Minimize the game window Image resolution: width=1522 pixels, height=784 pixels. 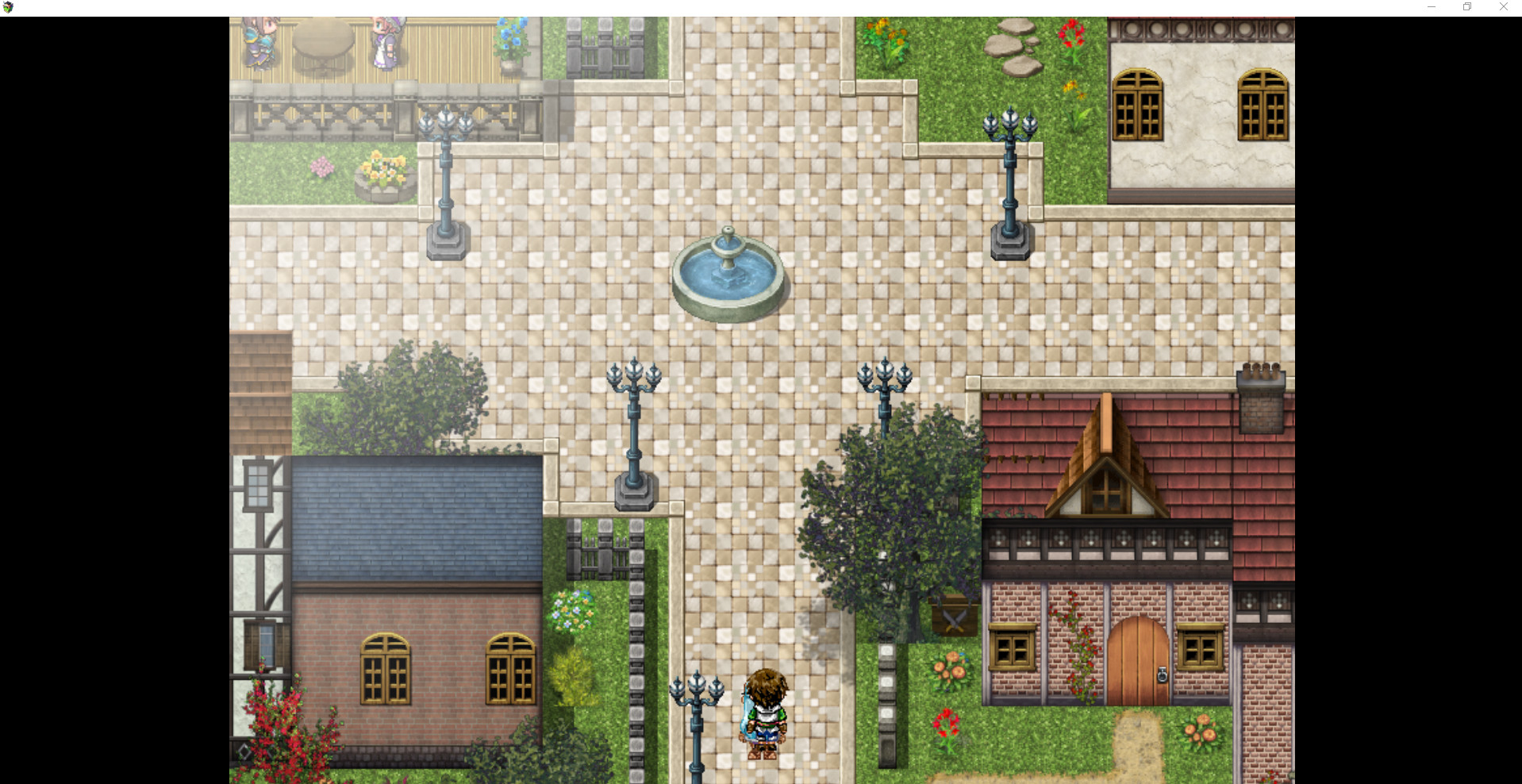point(1431,6)
